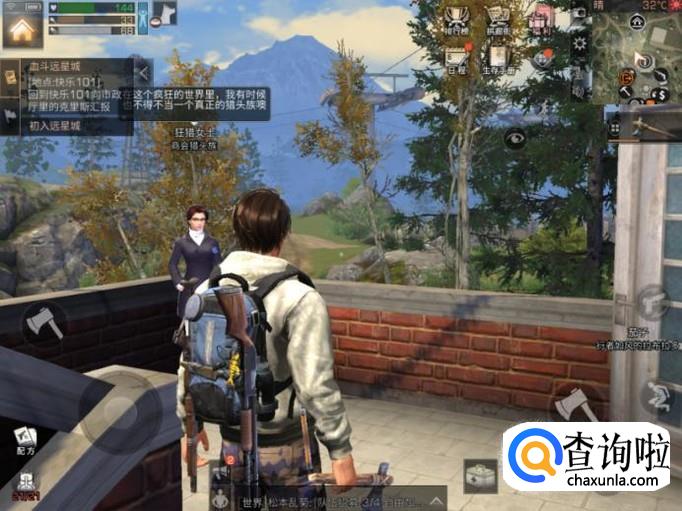Image resolution: width=682 pixels, height=511 pixels.
Task: Open the dog companion status icon
Action: (163, 14)
